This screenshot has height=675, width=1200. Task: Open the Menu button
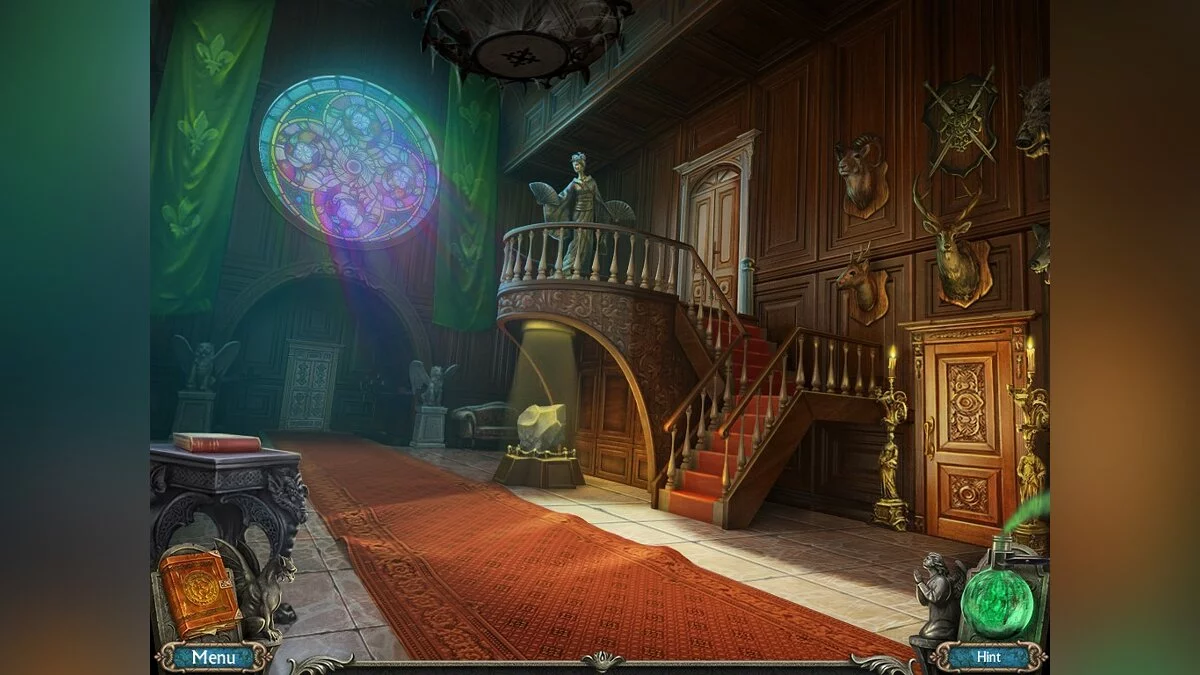(x=213, y=657)
